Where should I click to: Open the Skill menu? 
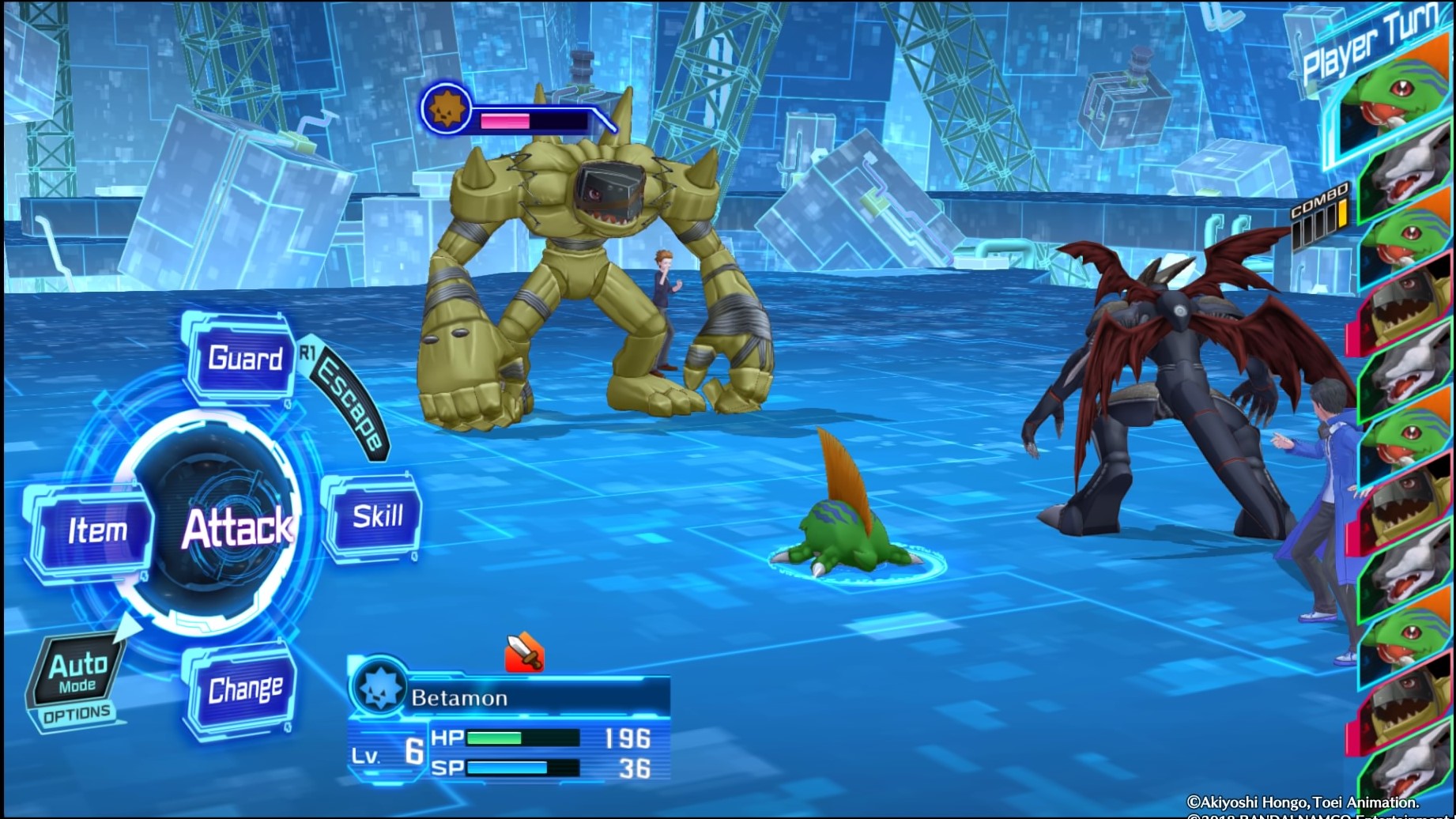click(x=376, y=517)
